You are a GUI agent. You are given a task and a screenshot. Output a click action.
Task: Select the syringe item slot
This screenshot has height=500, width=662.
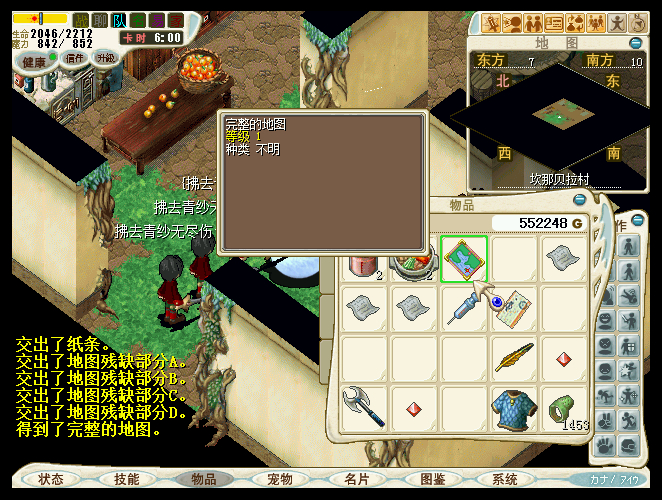464,308
